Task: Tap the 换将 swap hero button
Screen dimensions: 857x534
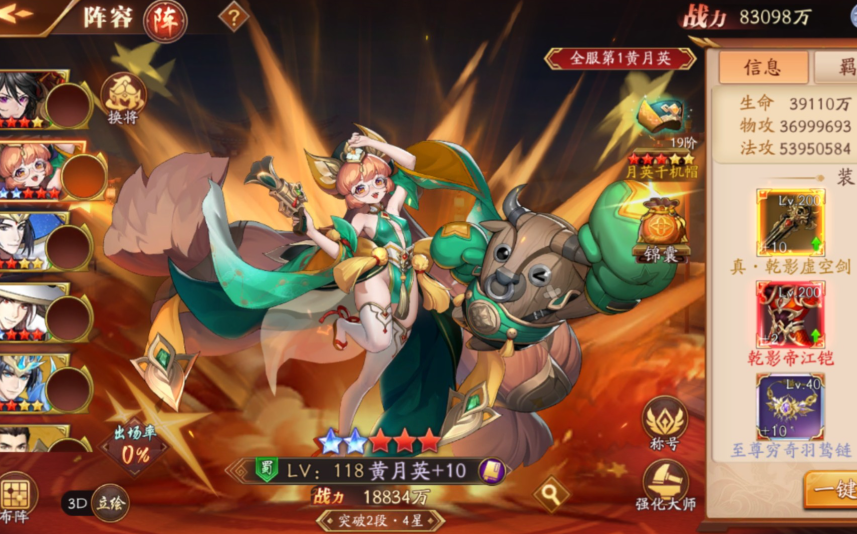Action: click(123, 98)
